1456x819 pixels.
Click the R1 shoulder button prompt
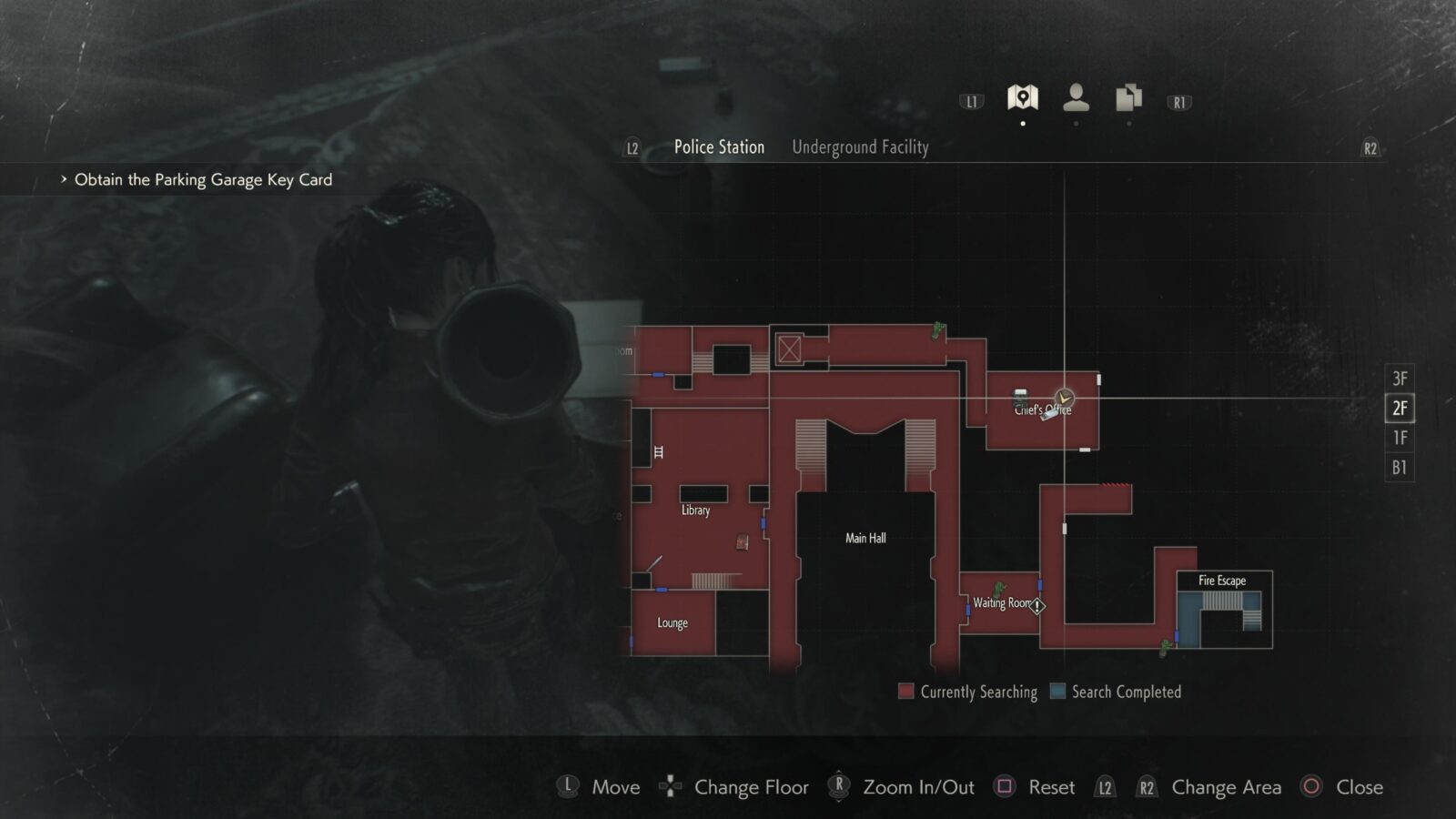pos(1178,102)
